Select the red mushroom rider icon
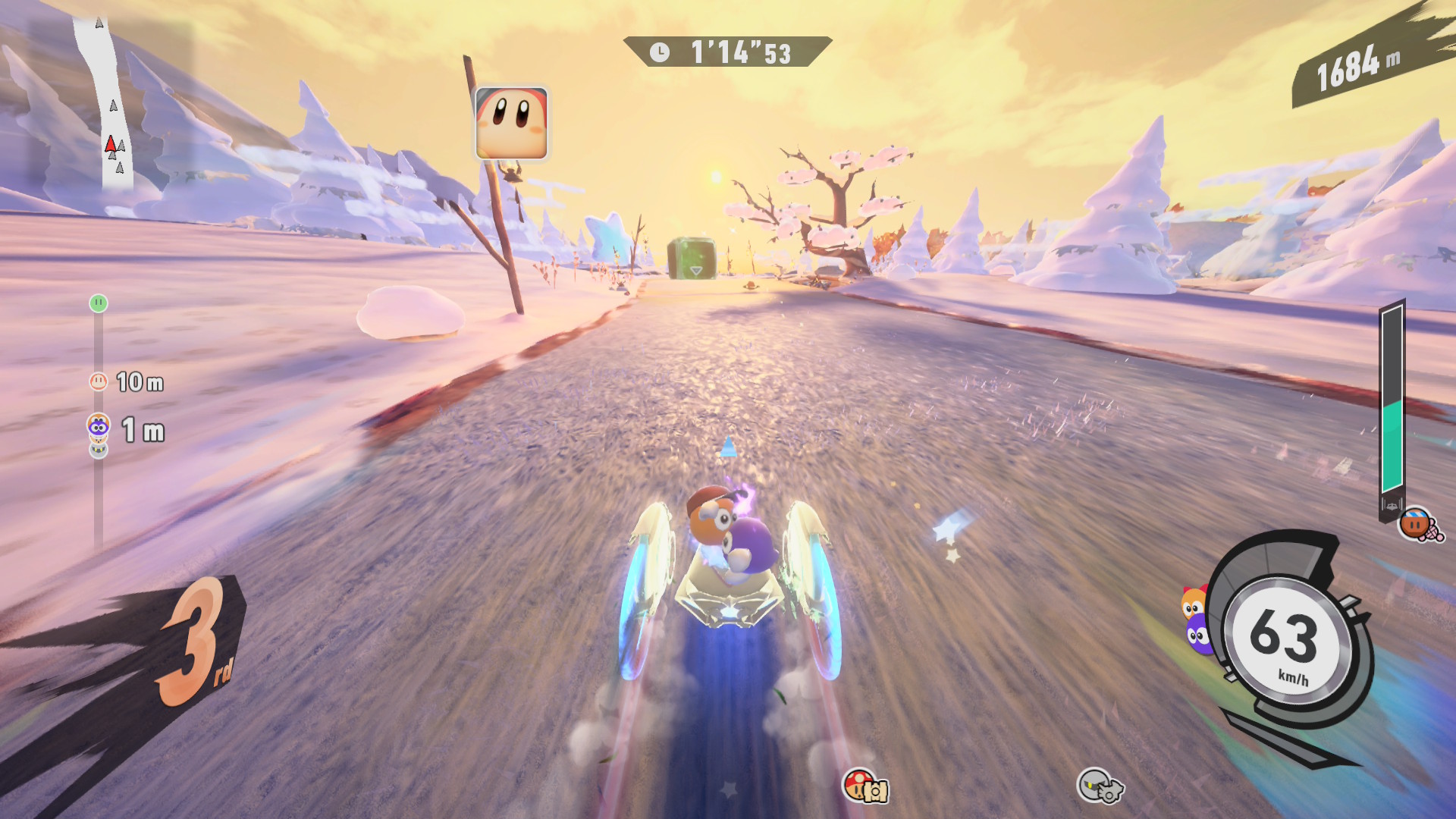This screenshot has height=819, width=1456. (865, 786)
